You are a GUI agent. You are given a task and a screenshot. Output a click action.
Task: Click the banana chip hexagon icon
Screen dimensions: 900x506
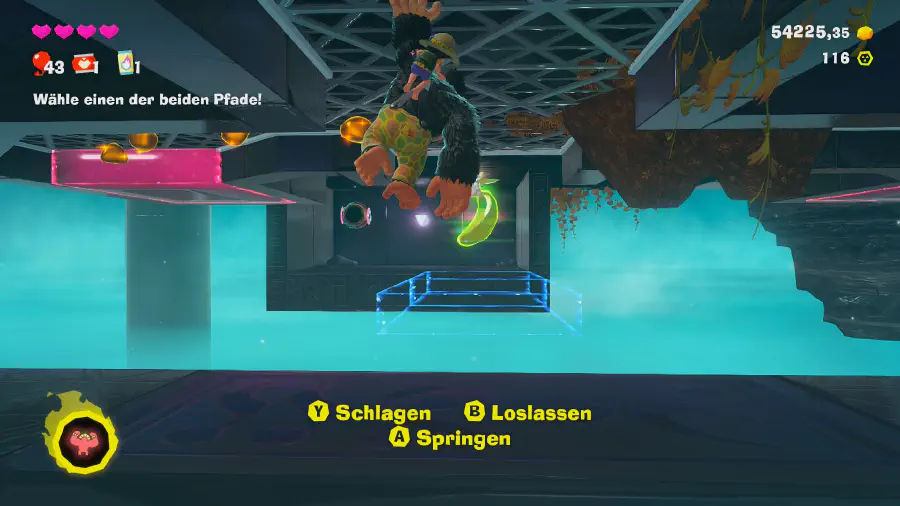(x=865, y=58)
